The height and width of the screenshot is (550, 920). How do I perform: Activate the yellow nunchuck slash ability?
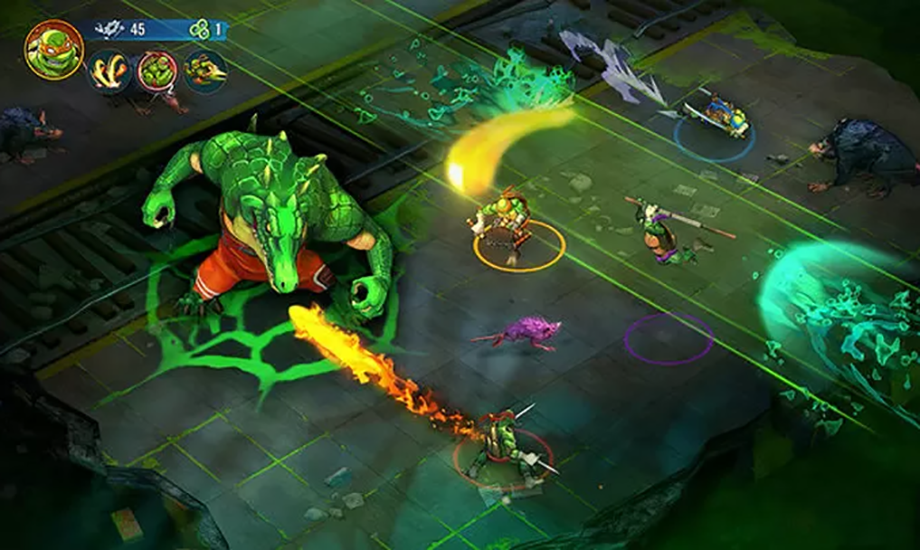pos(109,71)
